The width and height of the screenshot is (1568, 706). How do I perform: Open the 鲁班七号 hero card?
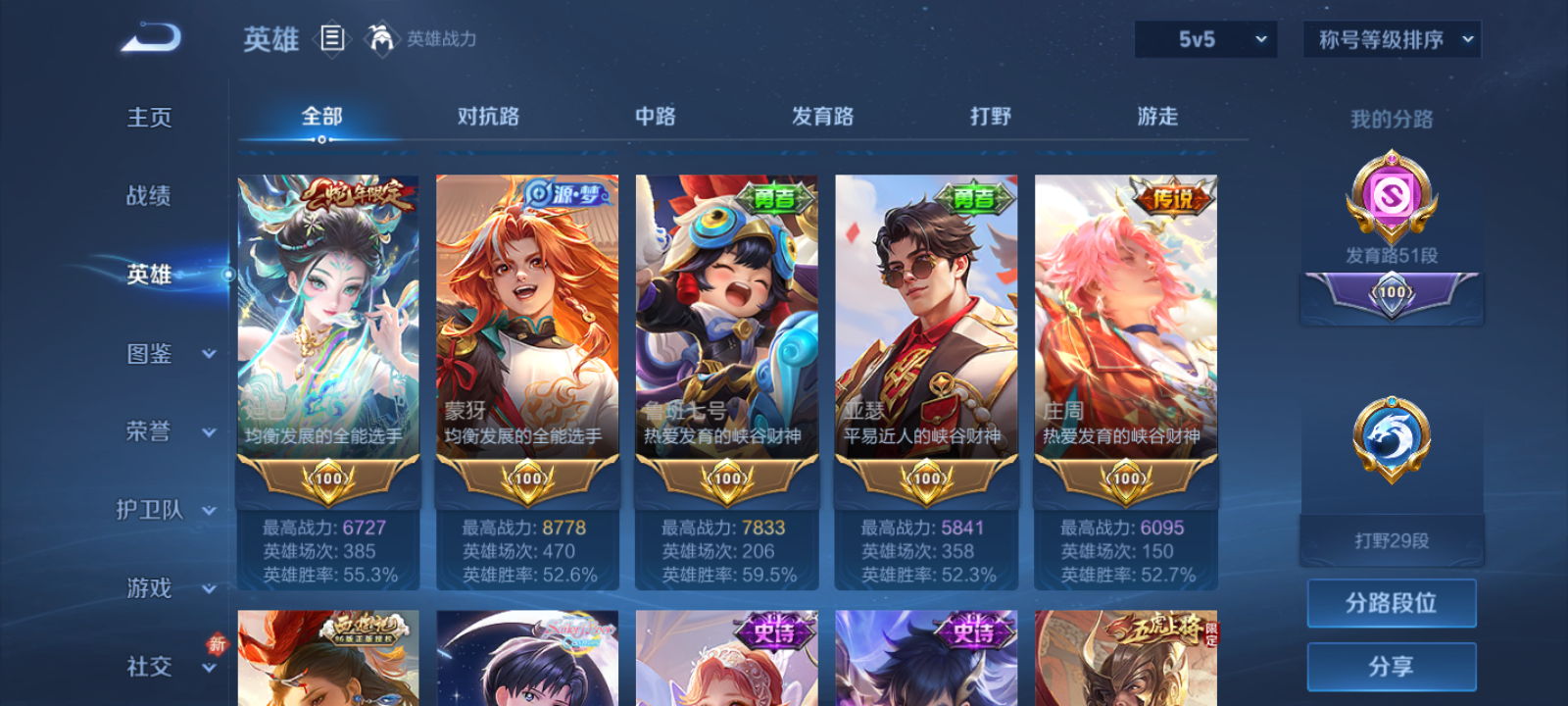pyautogui.click(x=726, y=324)
